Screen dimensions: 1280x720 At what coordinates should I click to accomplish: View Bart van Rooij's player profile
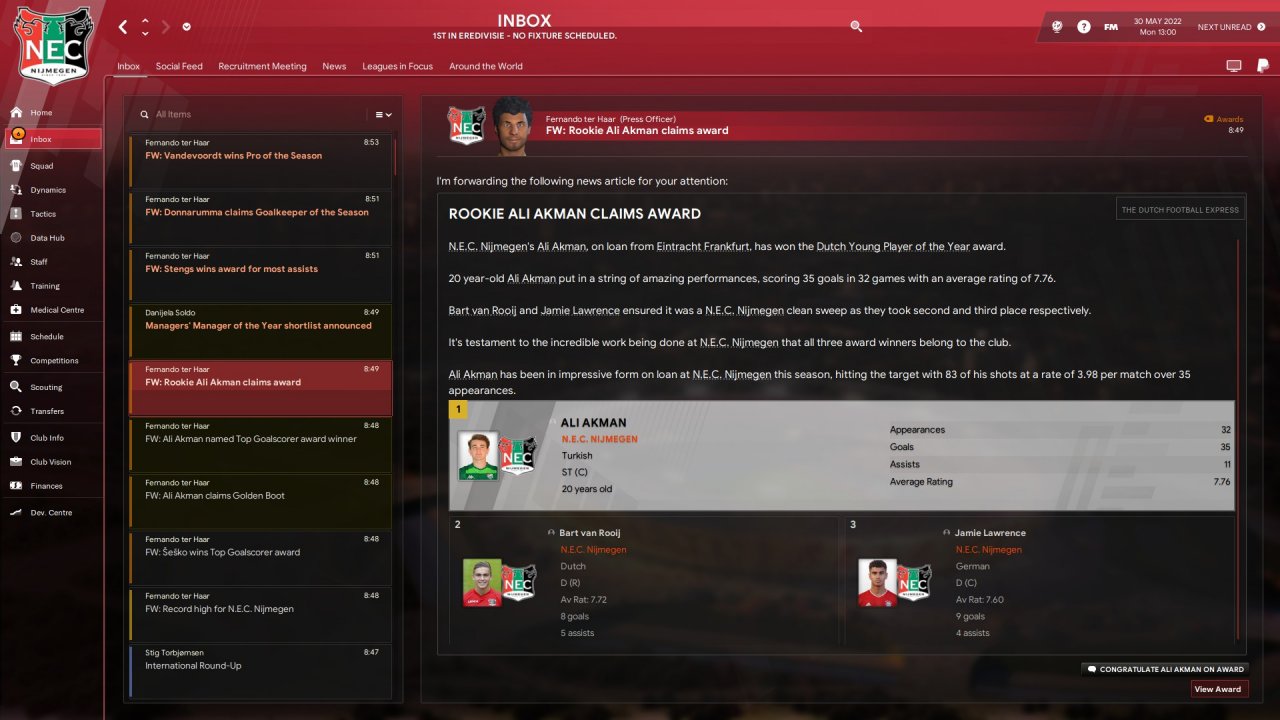click(589, 533)
